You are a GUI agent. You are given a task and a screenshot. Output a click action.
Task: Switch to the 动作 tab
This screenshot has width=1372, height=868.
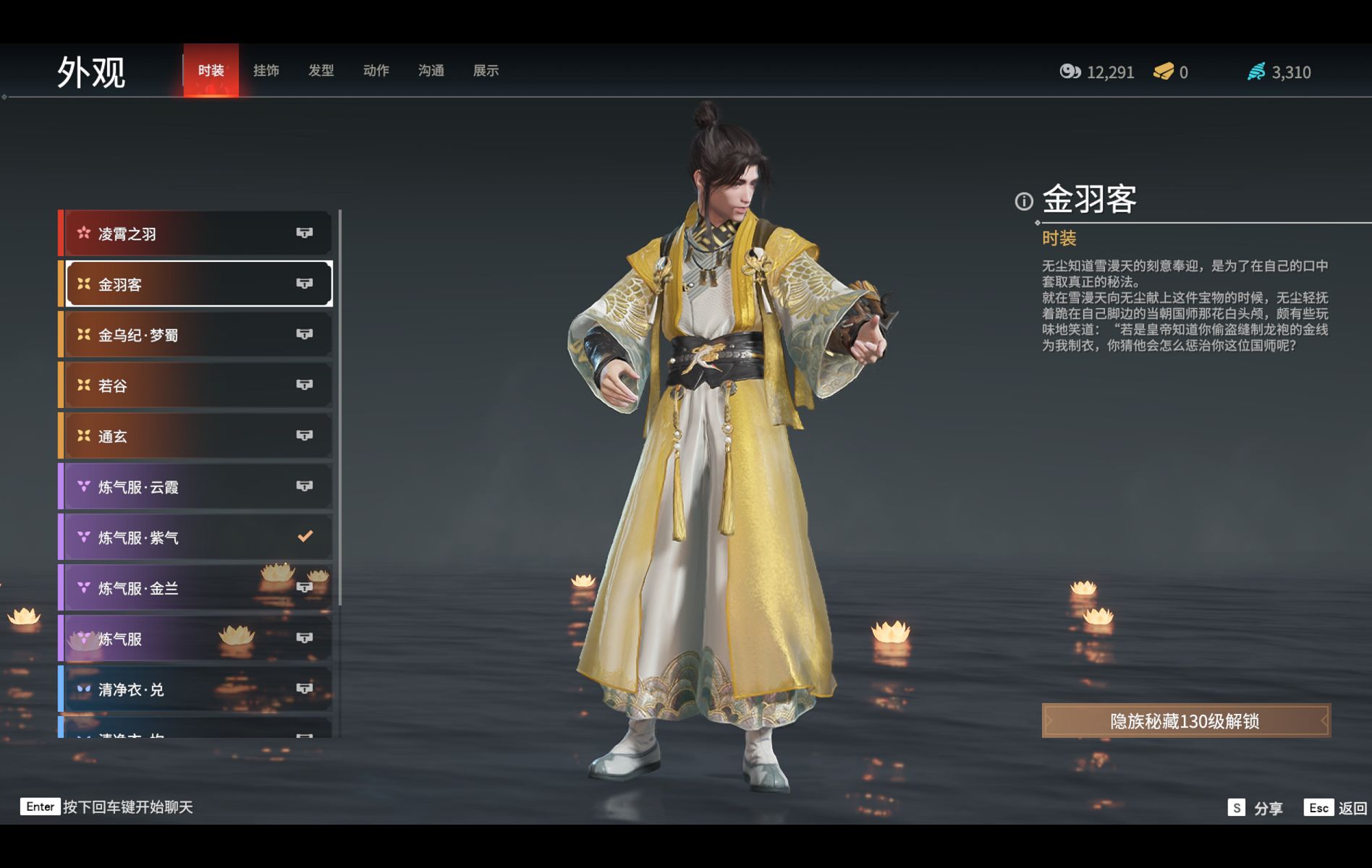(376, 71)
